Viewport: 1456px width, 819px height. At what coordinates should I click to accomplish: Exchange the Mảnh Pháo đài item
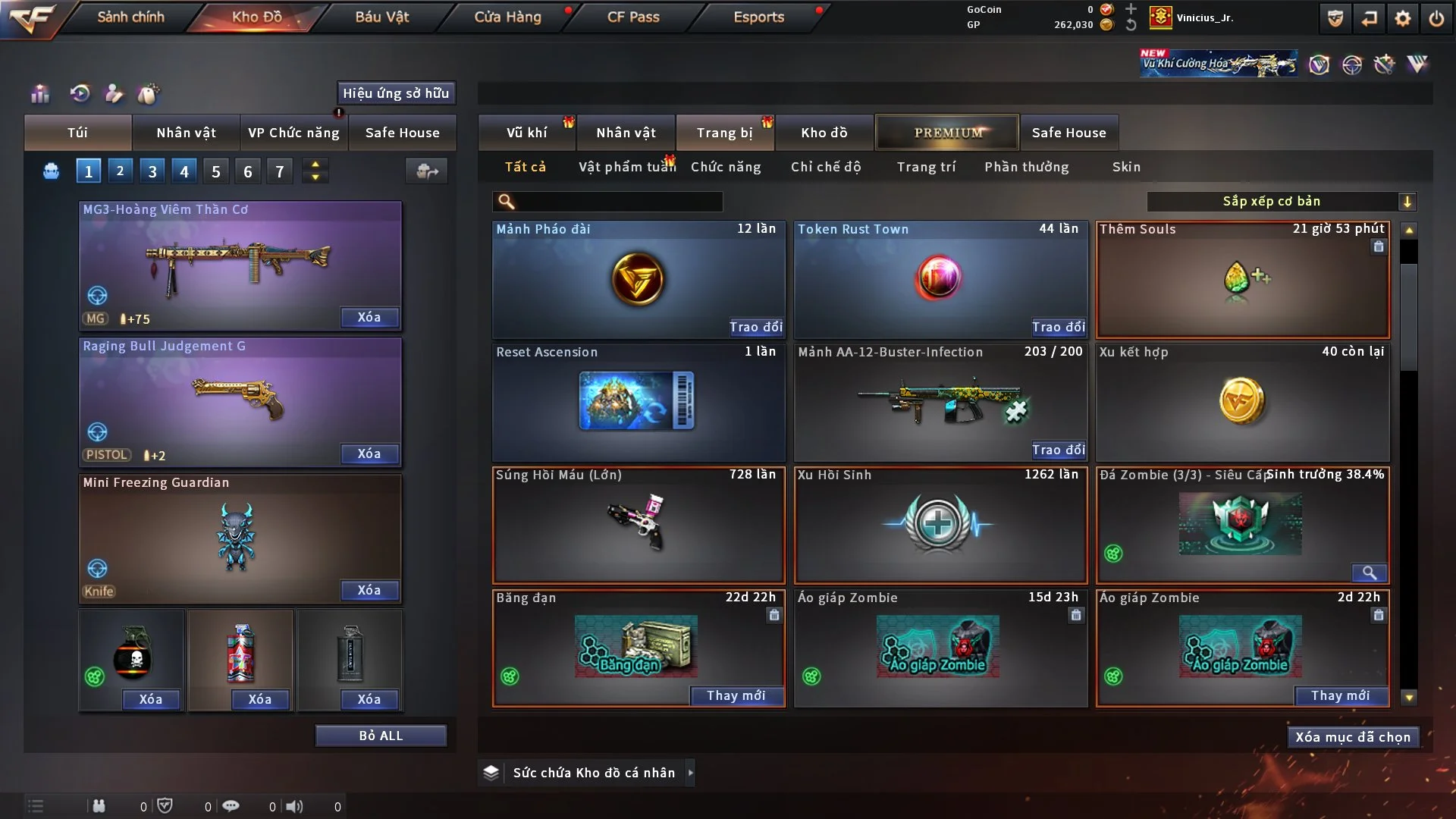click(x=755, y=327)
